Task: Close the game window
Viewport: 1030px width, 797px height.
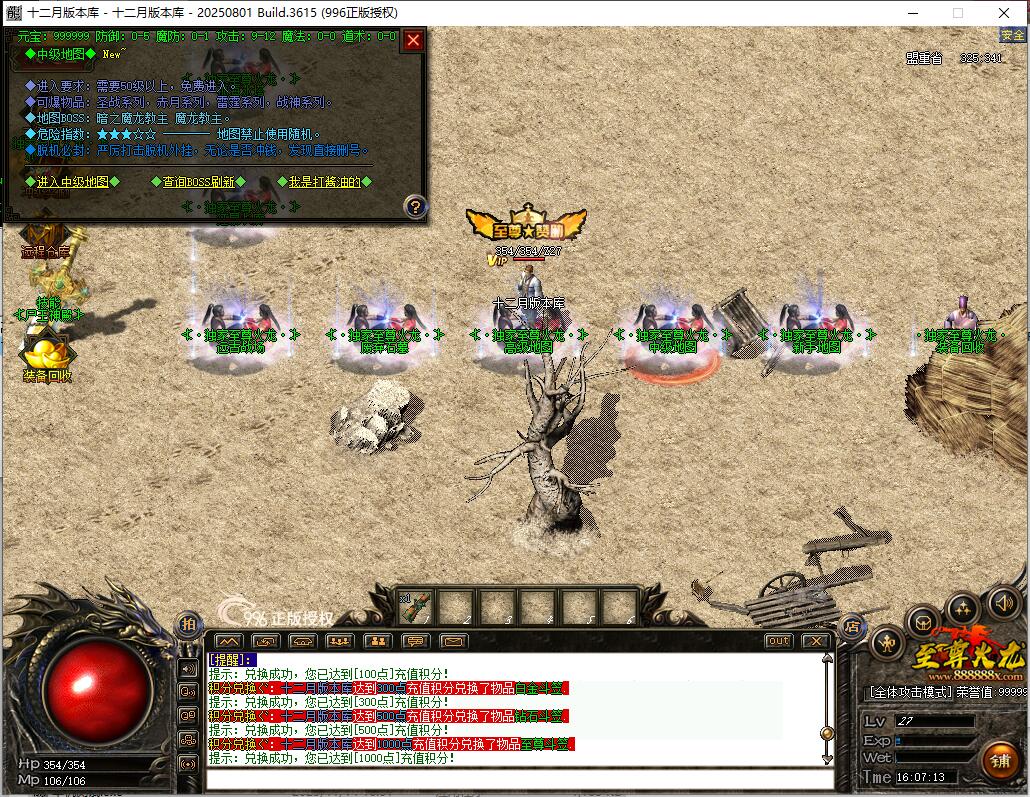Action: point(1004,13)
